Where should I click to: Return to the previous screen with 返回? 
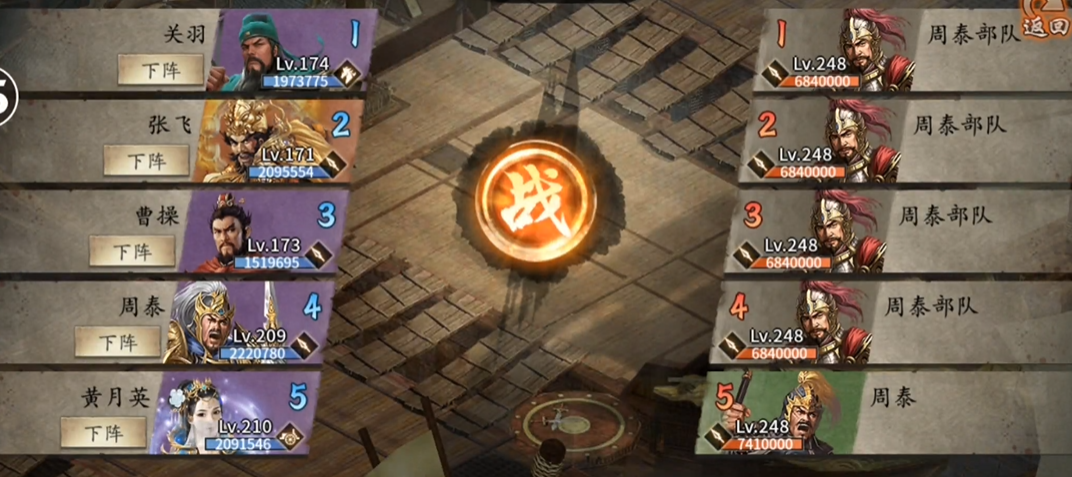(1046, 22)
